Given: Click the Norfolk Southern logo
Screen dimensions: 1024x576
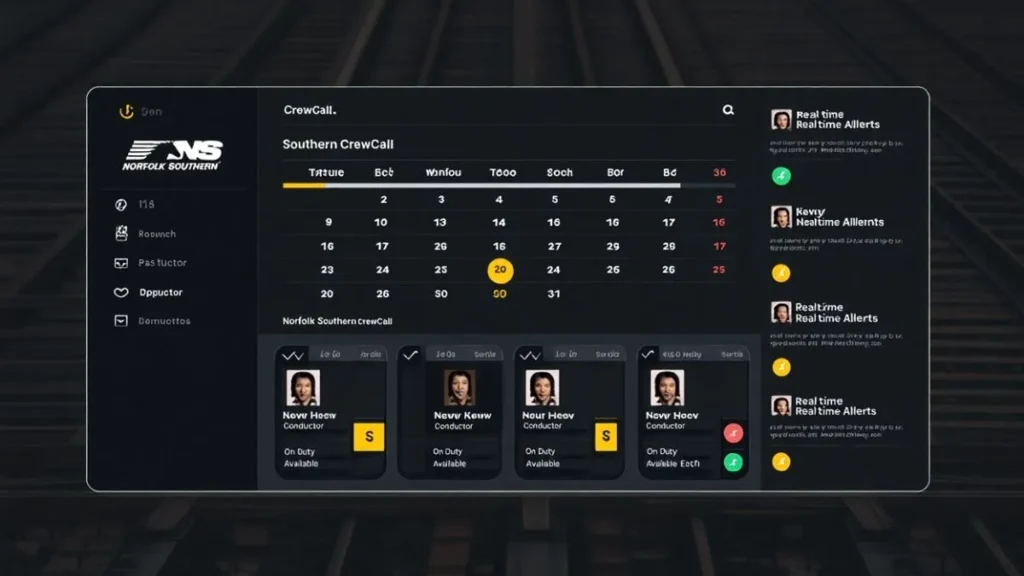Looking at the screenshot, I should click(172, 155).
